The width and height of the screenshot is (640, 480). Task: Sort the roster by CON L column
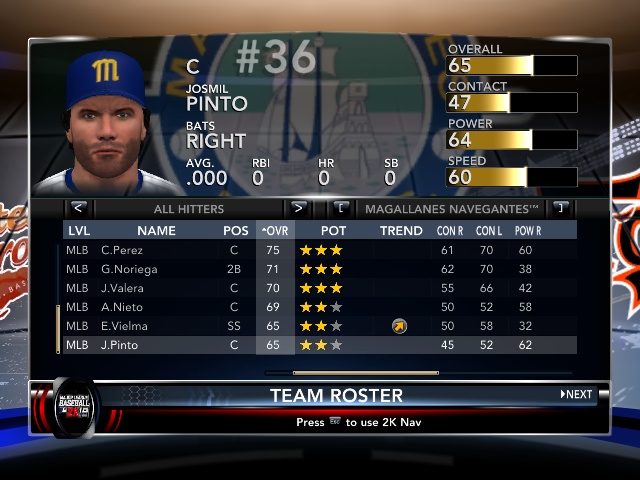pyautogui.click(x=487, y=231)
